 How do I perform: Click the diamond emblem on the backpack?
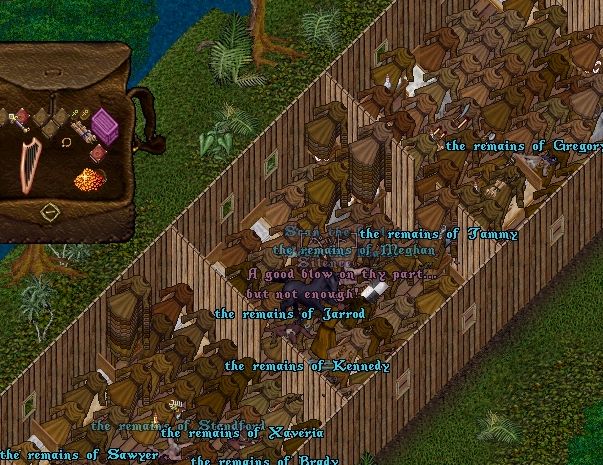coord(49,212)
